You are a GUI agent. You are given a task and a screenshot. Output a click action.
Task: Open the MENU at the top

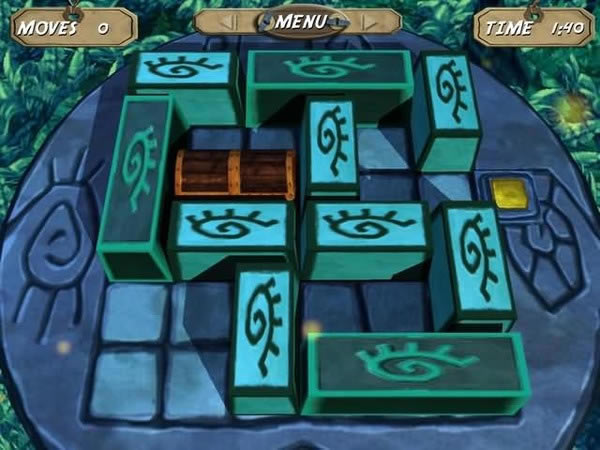[x=299, y=20]
